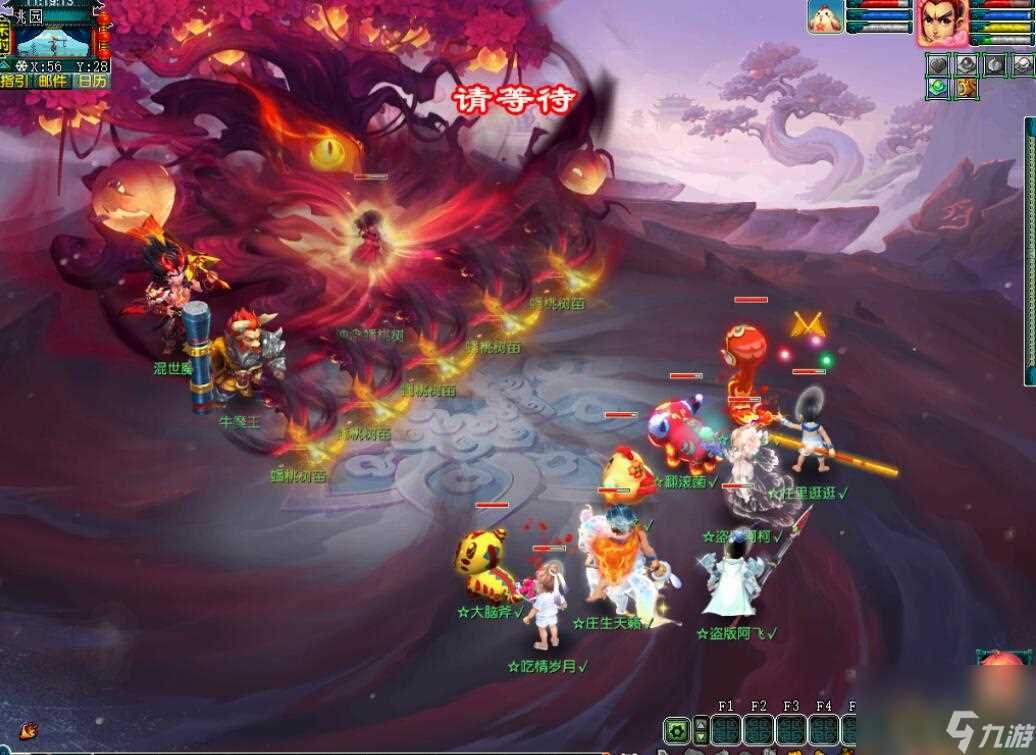Open the 邮件 mail button
This screenshot has width=1036, height=755.
click(53, 81)
